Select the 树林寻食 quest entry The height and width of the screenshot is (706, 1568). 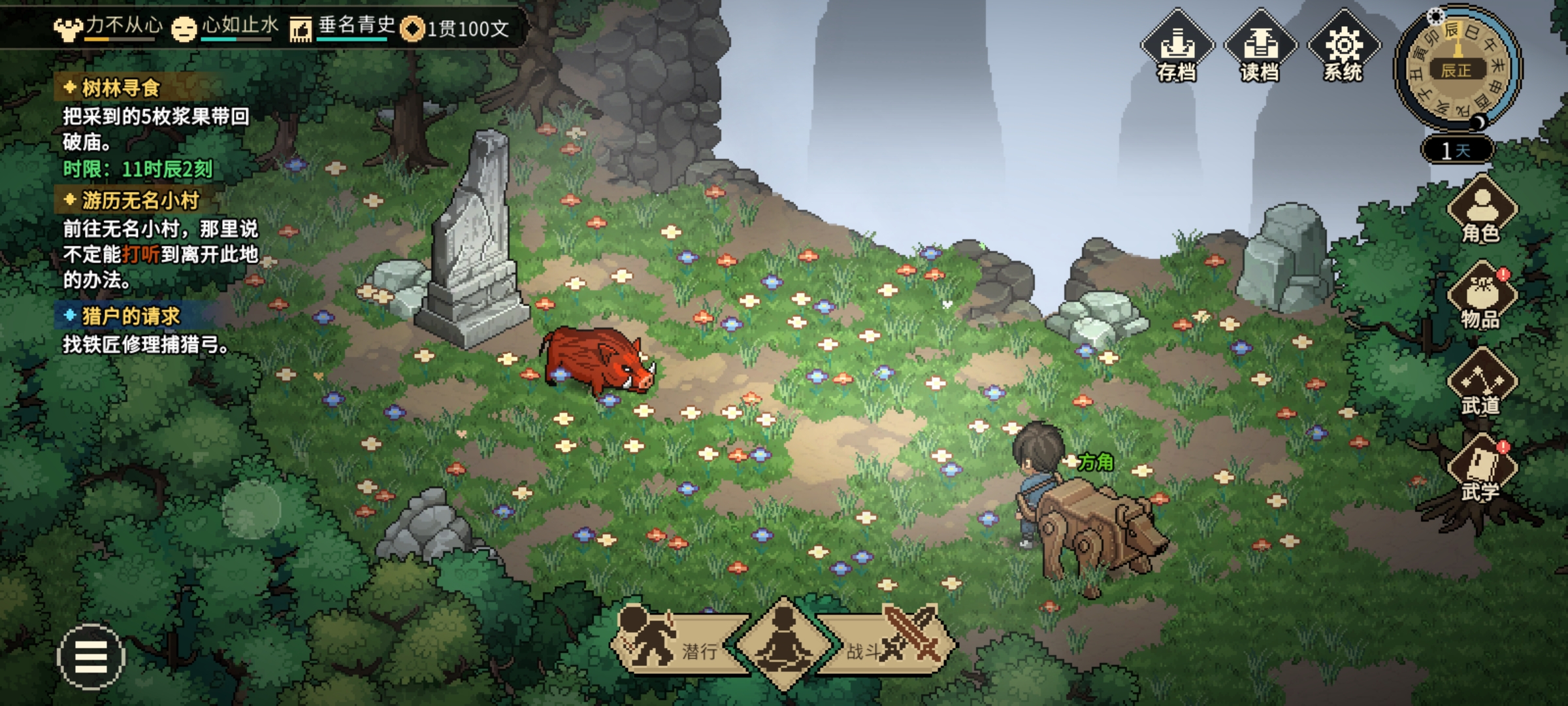coord(121,88)
